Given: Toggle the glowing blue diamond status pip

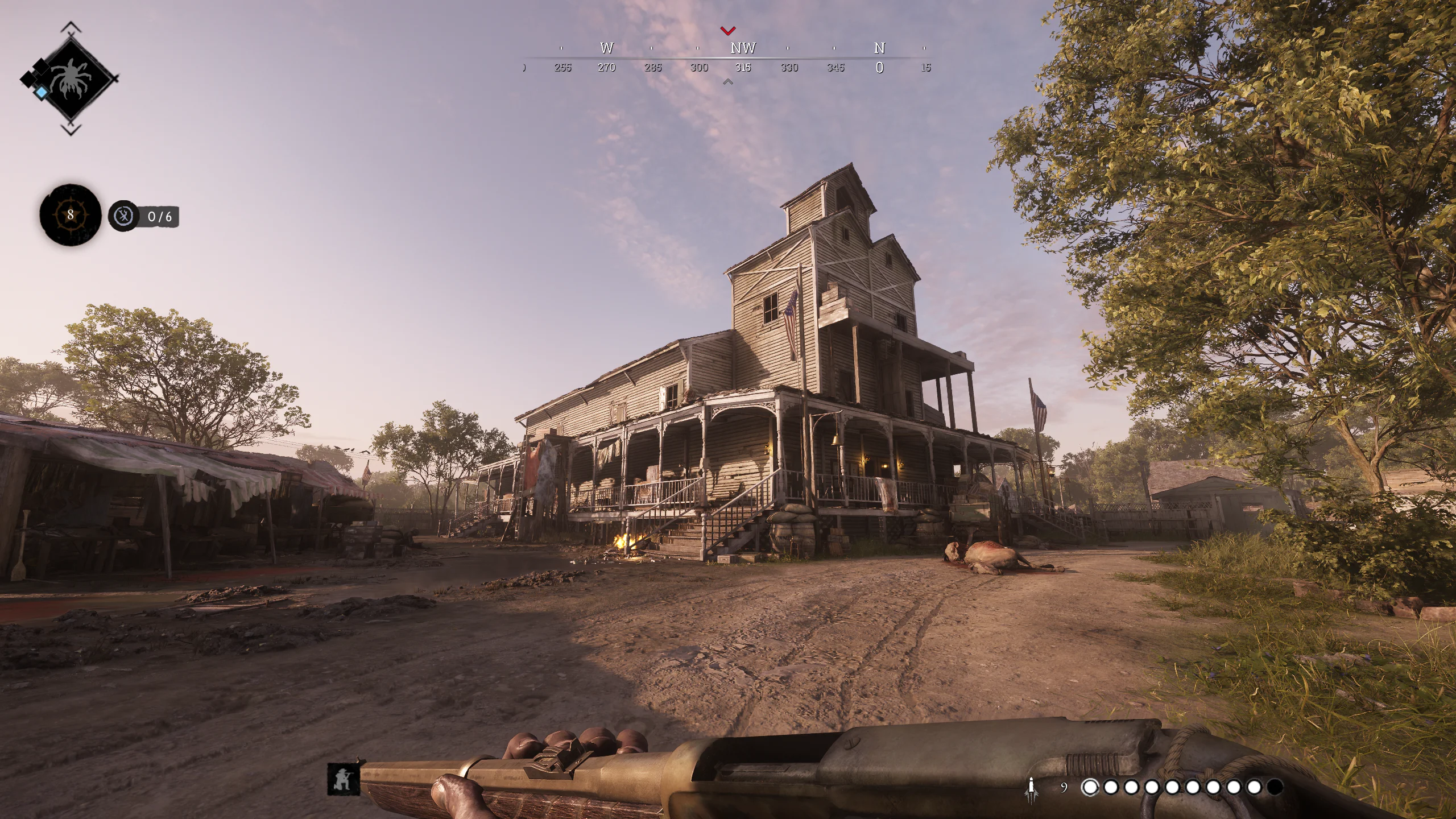Looking at the screenshot, I should pyautogui.click(x=42, y=92).
